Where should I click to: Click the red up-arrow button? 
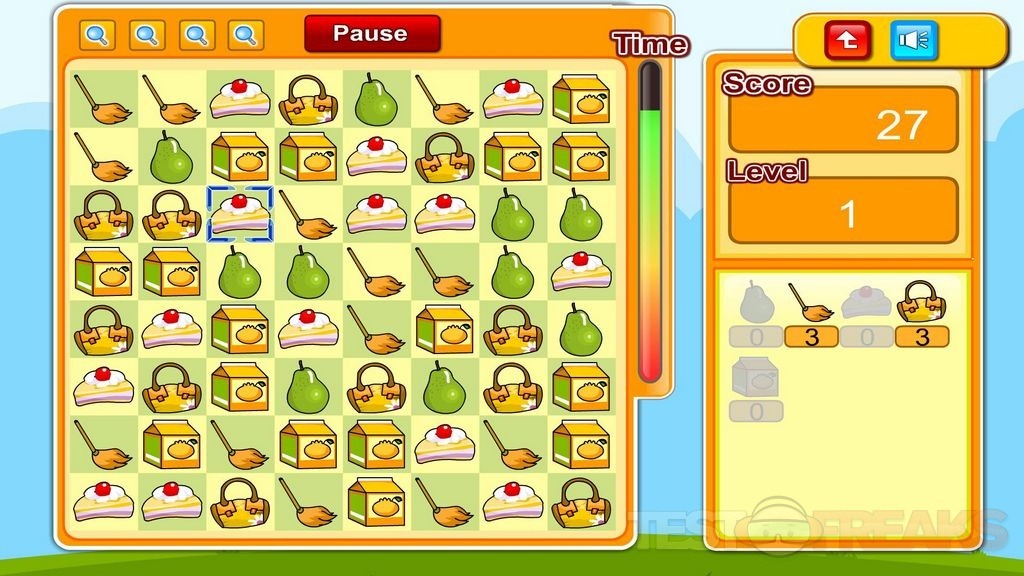848,41
